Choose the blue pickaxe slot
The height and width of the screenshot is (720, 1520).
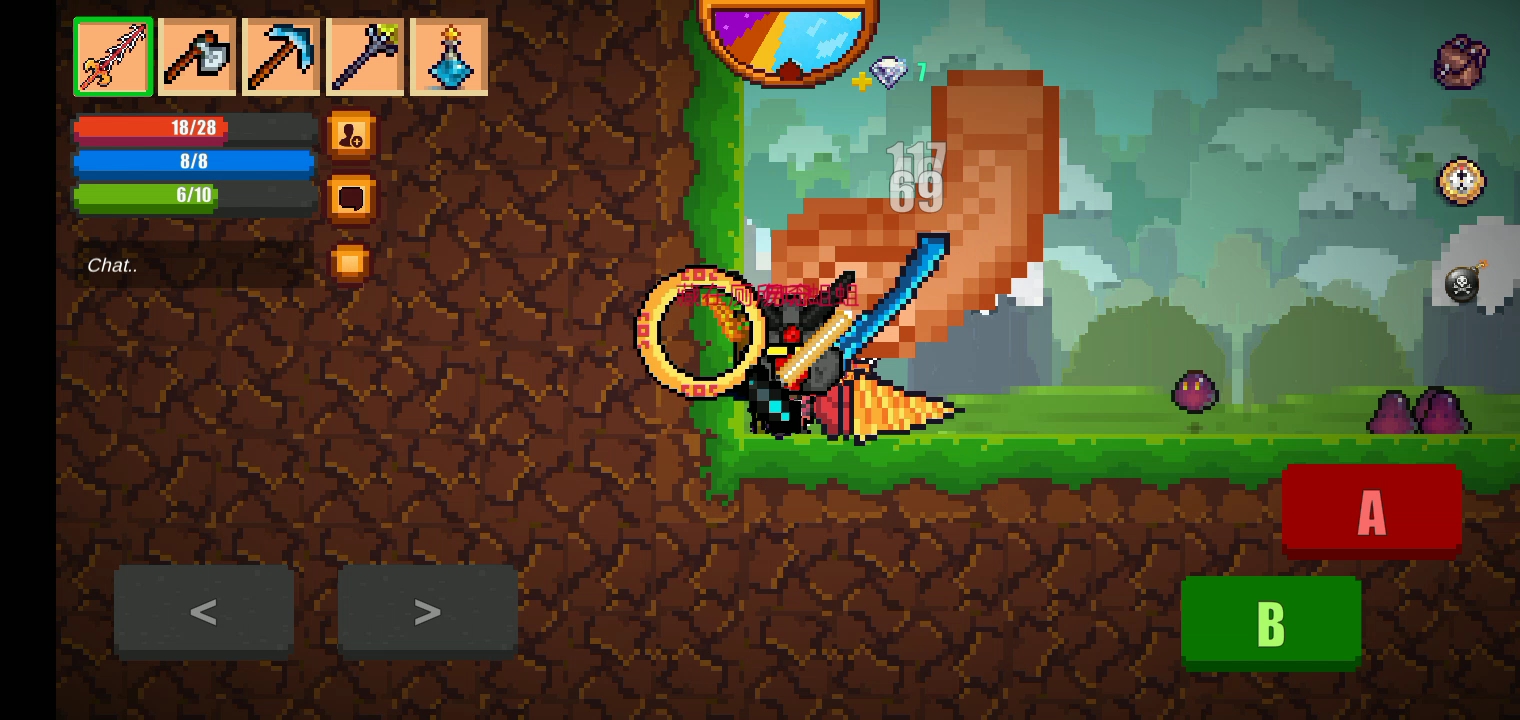tap(281, 57)
